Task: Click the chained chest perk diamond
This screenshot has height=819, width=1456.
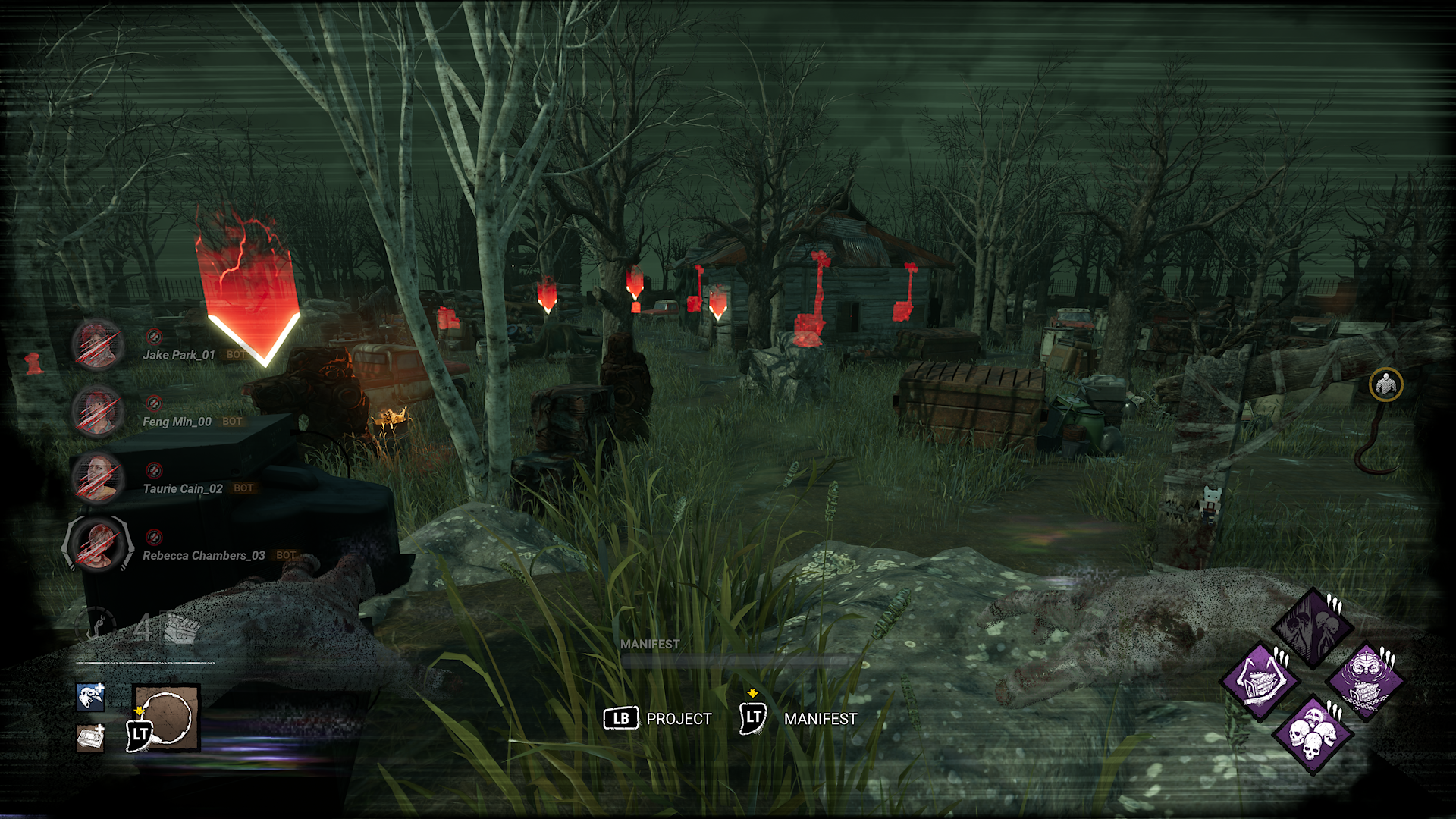Action: (1366, 682)
